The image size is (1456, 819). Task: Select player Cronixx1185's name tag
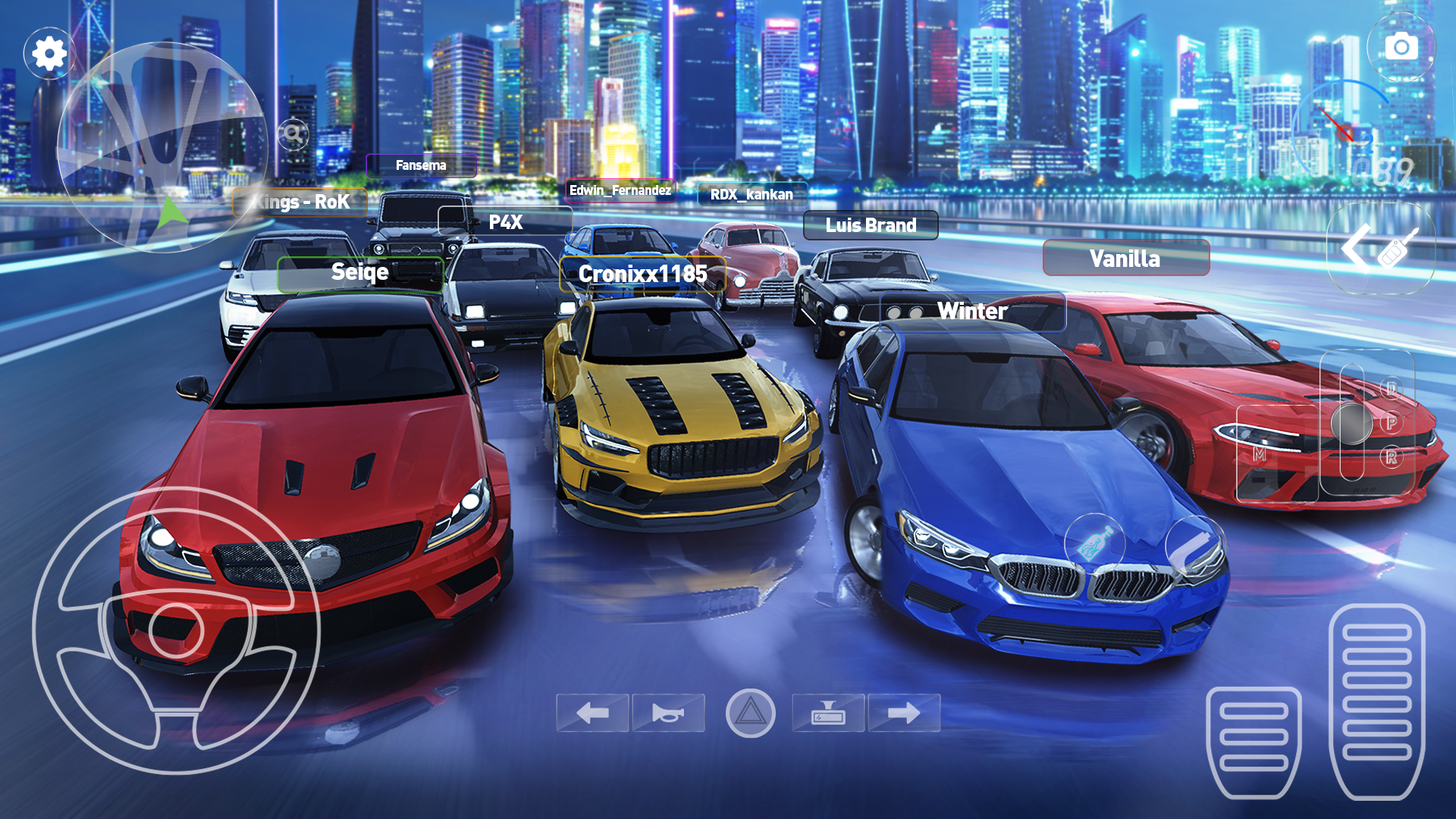click(x=644, y=274)
